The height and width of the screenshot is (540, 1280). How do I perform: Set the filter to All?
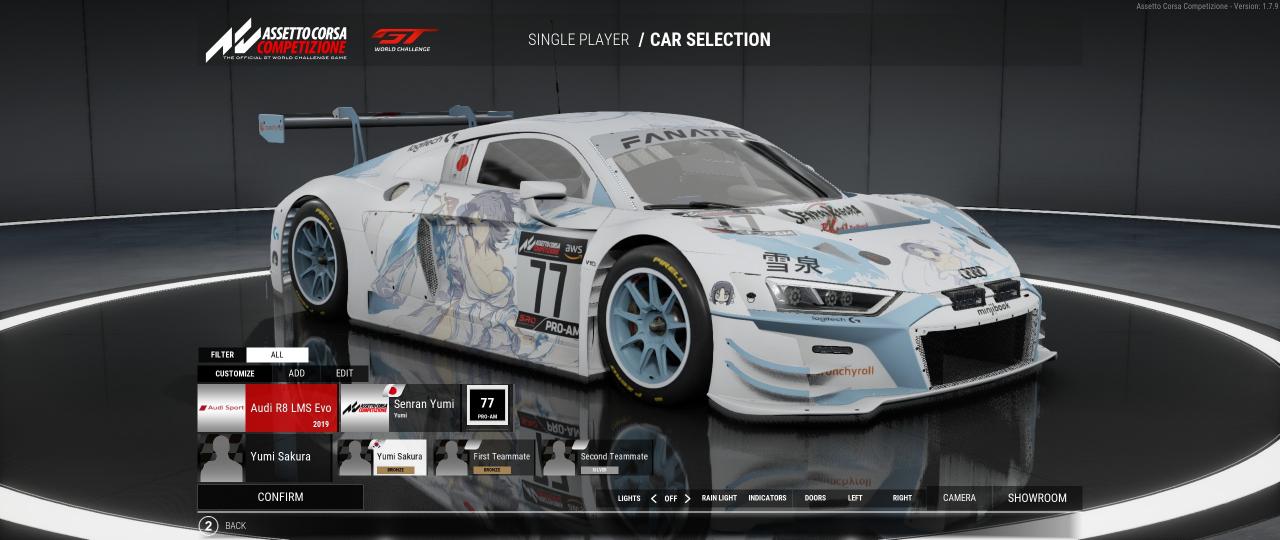click(277, 354)
